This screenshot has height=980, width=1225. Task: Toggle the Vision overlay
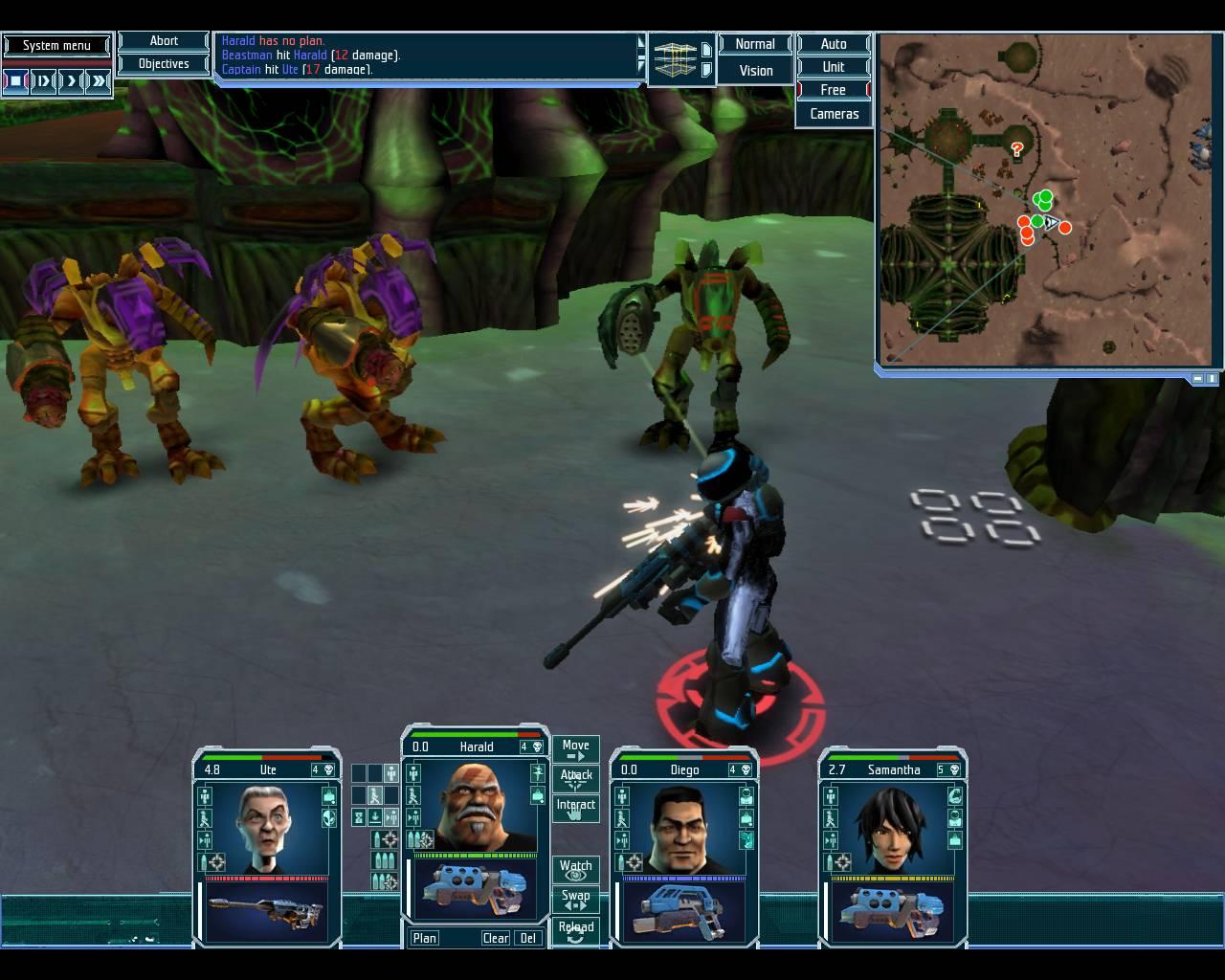pyautogui.click(x=755, y=71)
